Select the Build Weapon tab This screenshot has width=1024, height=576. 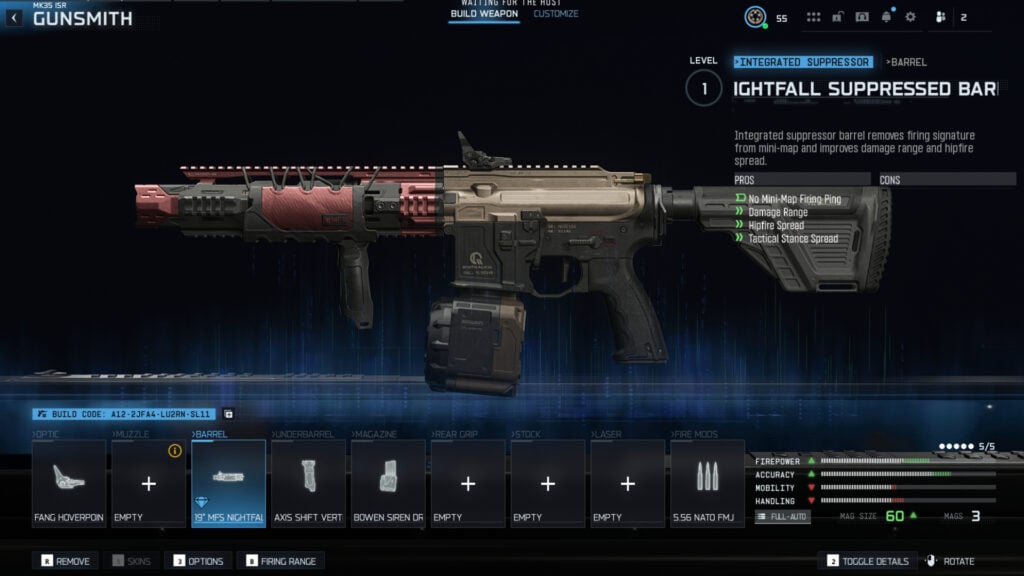484,14
